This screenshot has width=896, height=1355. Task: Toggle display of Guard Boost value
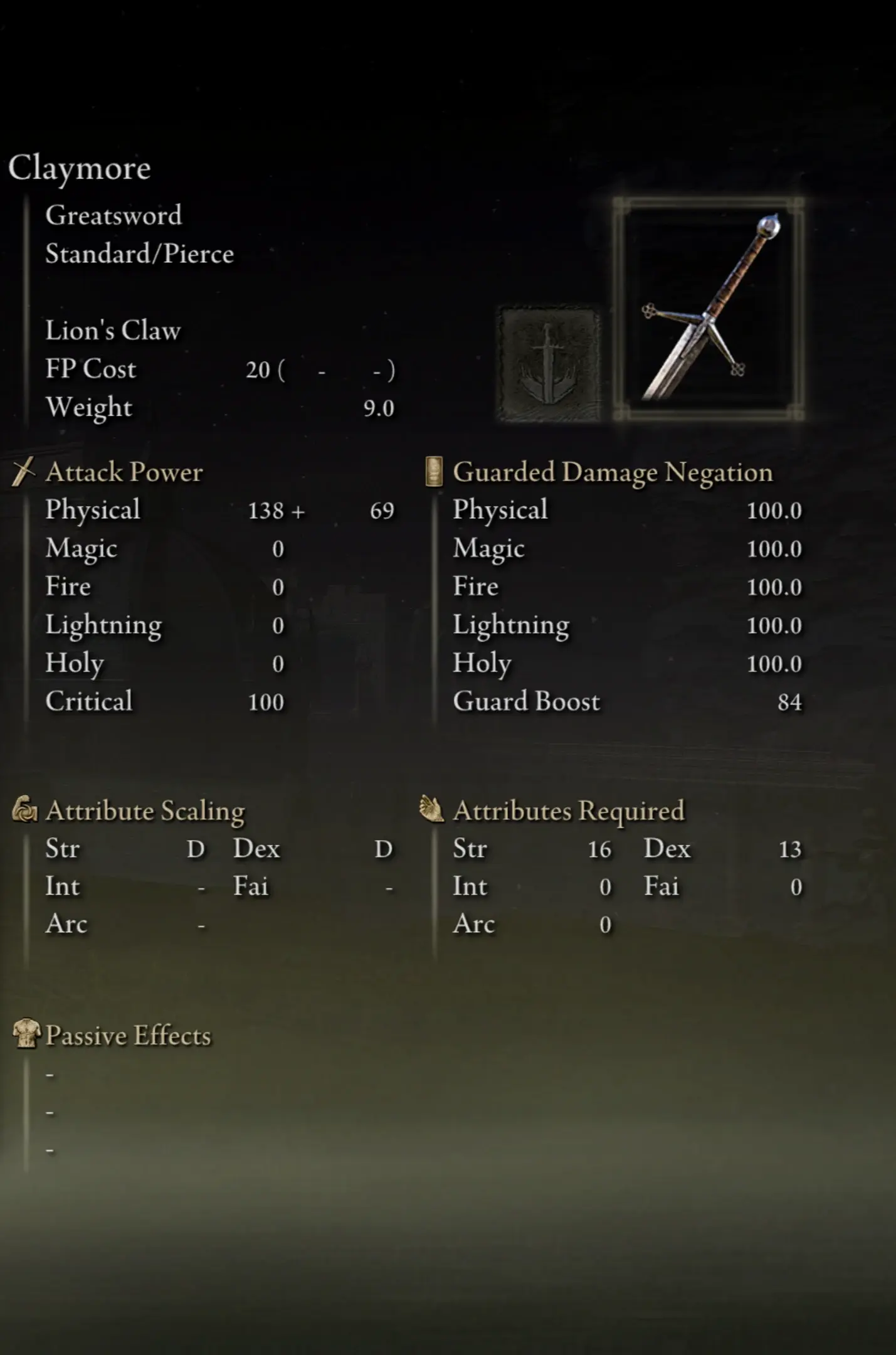(x=790, y=701)
